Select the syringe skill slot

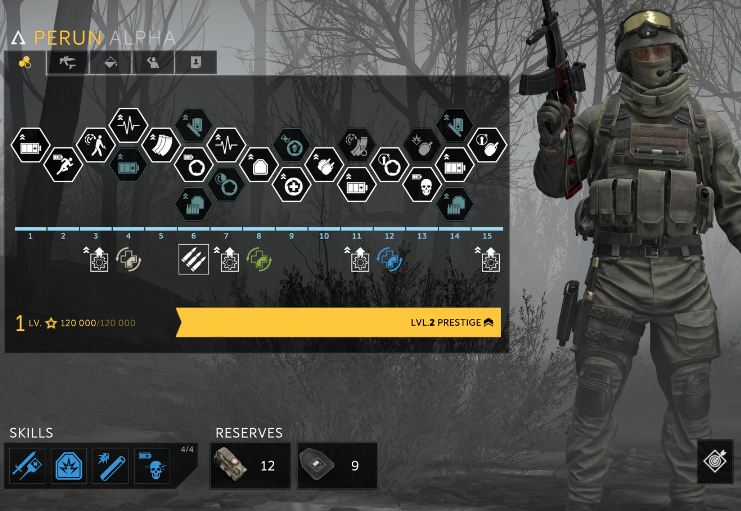26,465
